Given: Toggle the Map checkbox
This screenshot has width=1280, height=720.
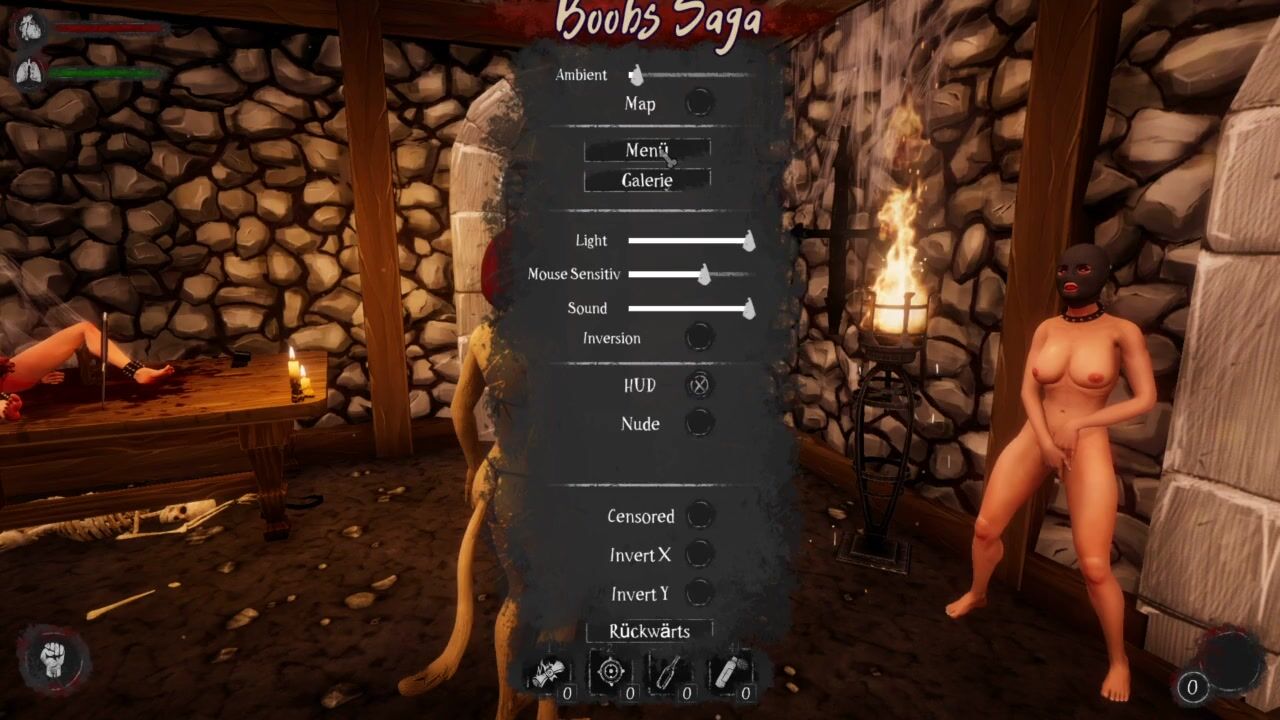Looking at the screenshot, I should pyautogui.click(x=699, y=103).
